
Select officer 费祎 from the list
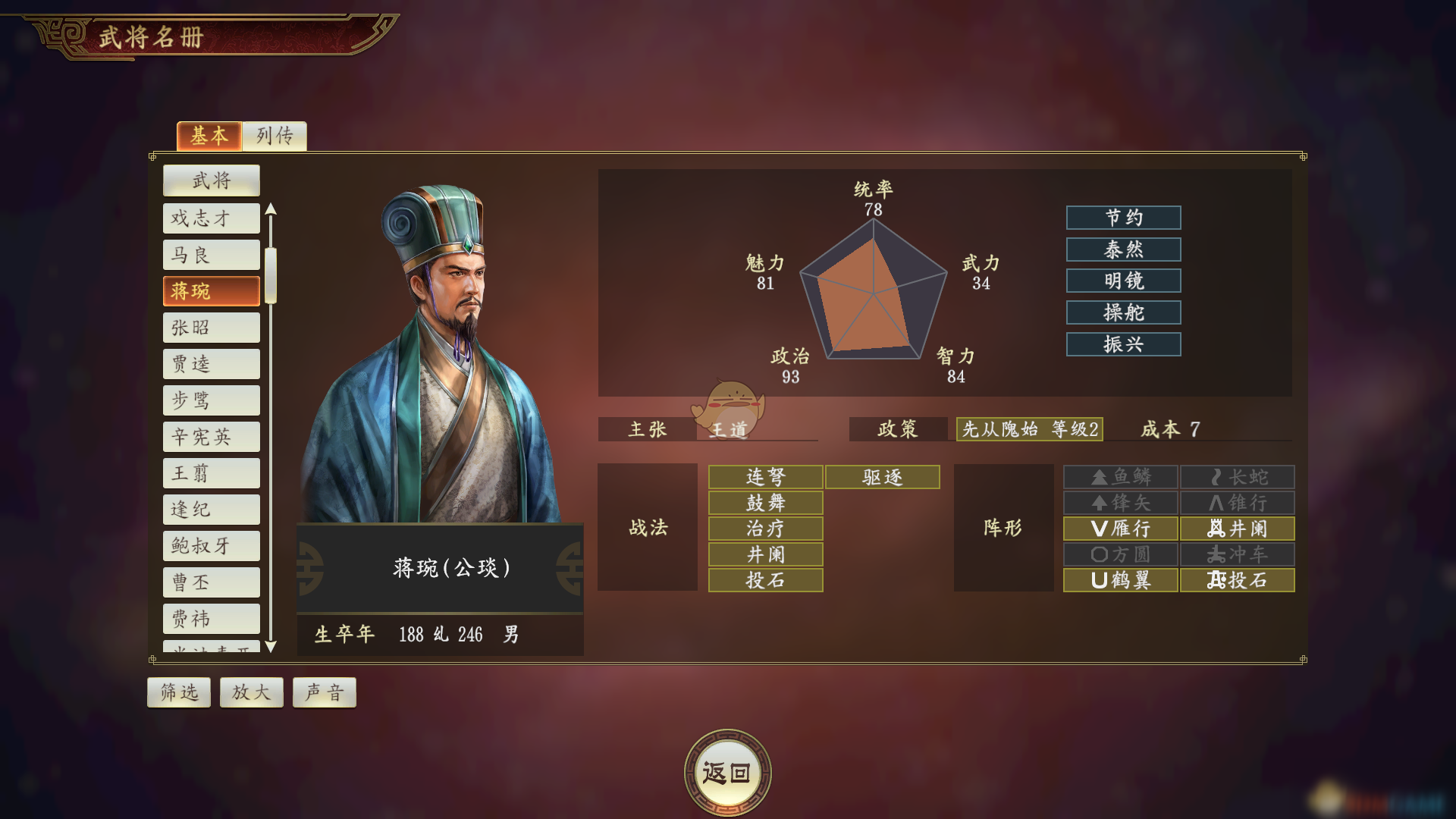pyautogui.click(x=211, y=619)
